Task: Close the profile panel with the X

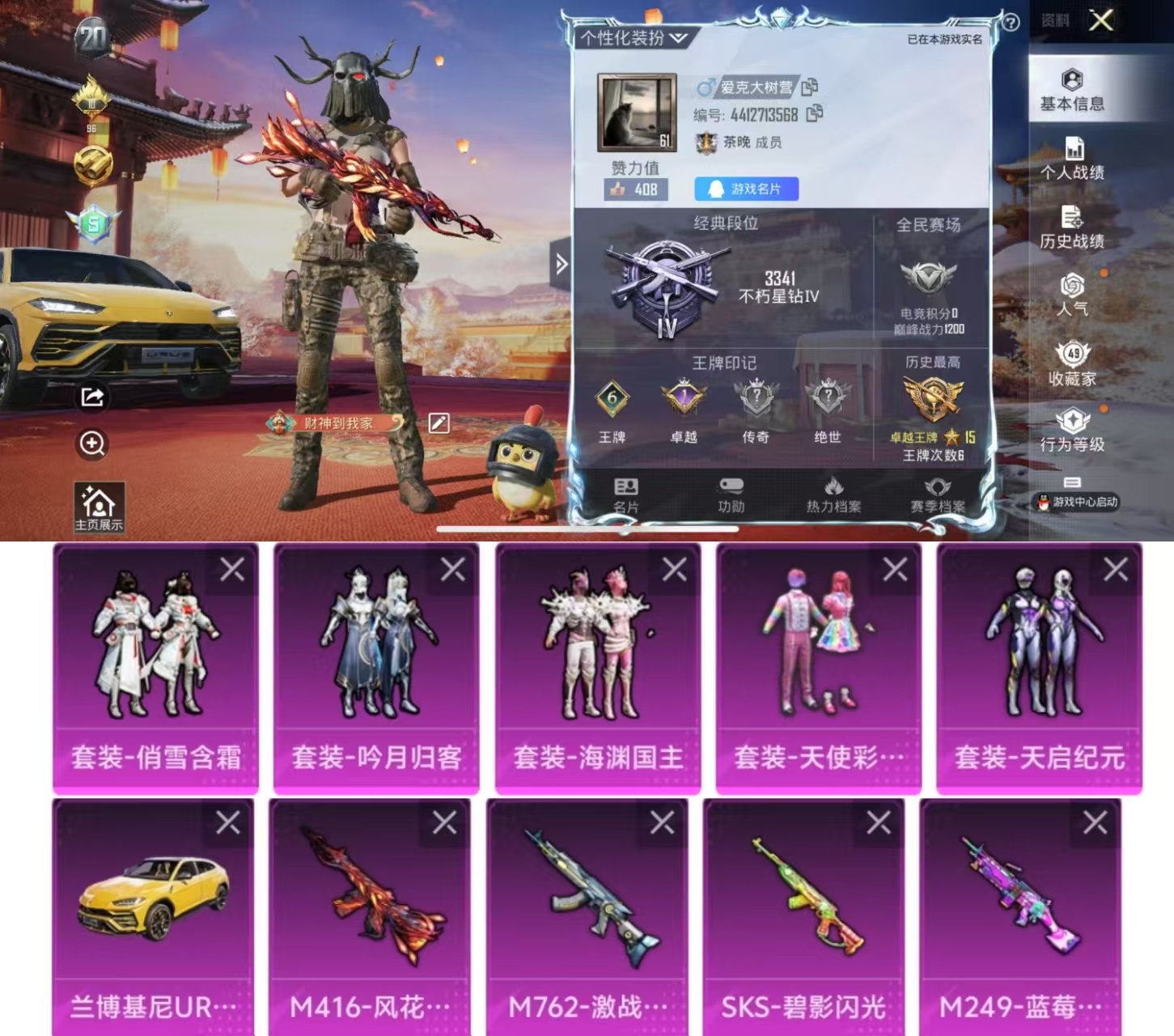Action: (1100, 20)
